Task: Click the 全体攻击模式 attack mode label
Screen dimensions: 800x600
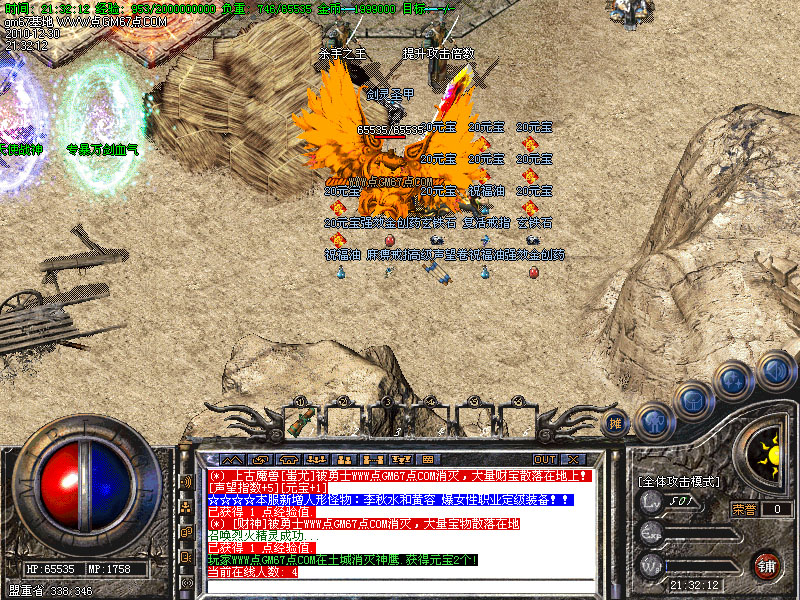Action: tap(679, 482)
